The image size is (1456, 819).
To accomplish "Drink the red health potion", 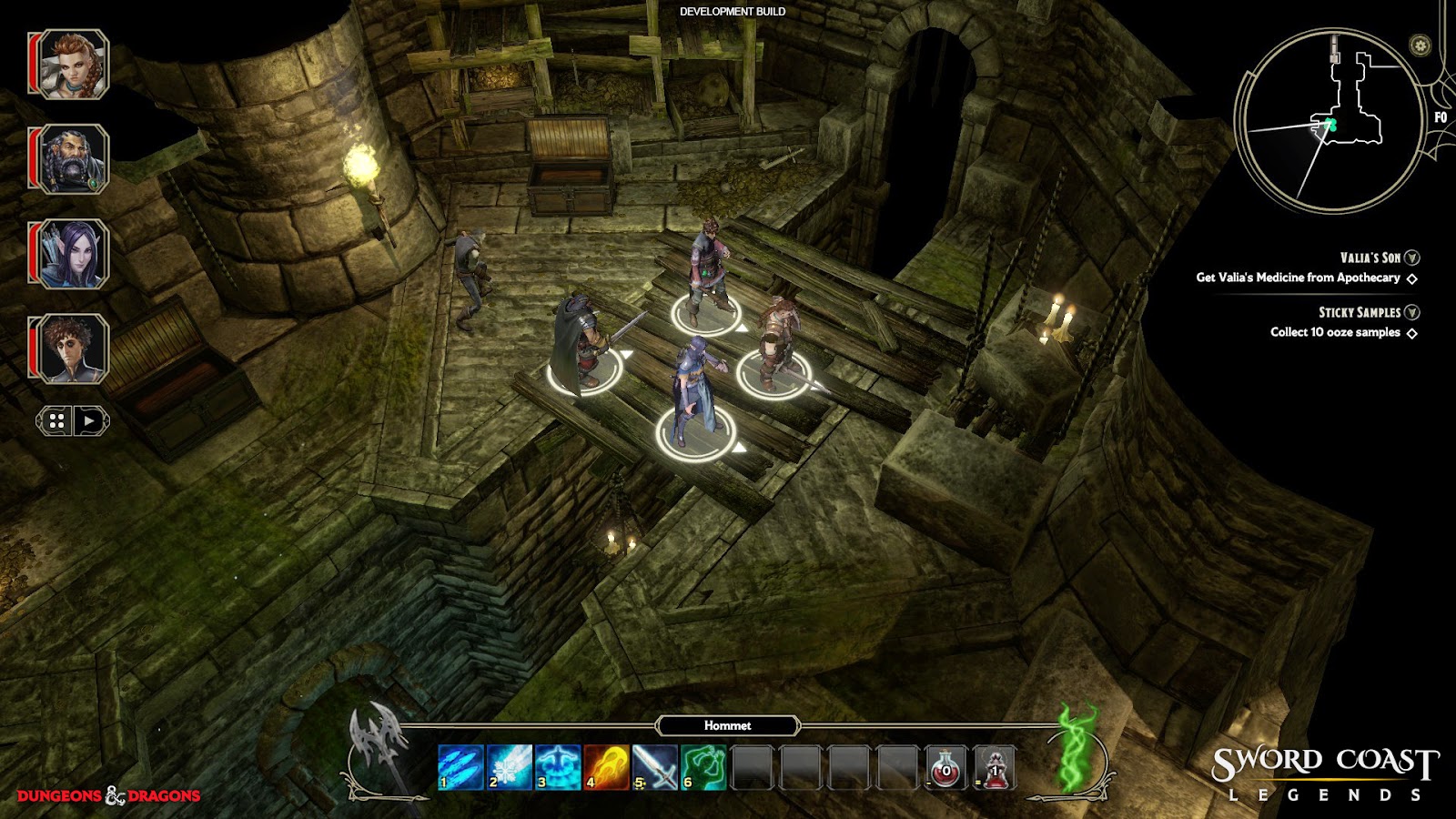I will (945, 767).
